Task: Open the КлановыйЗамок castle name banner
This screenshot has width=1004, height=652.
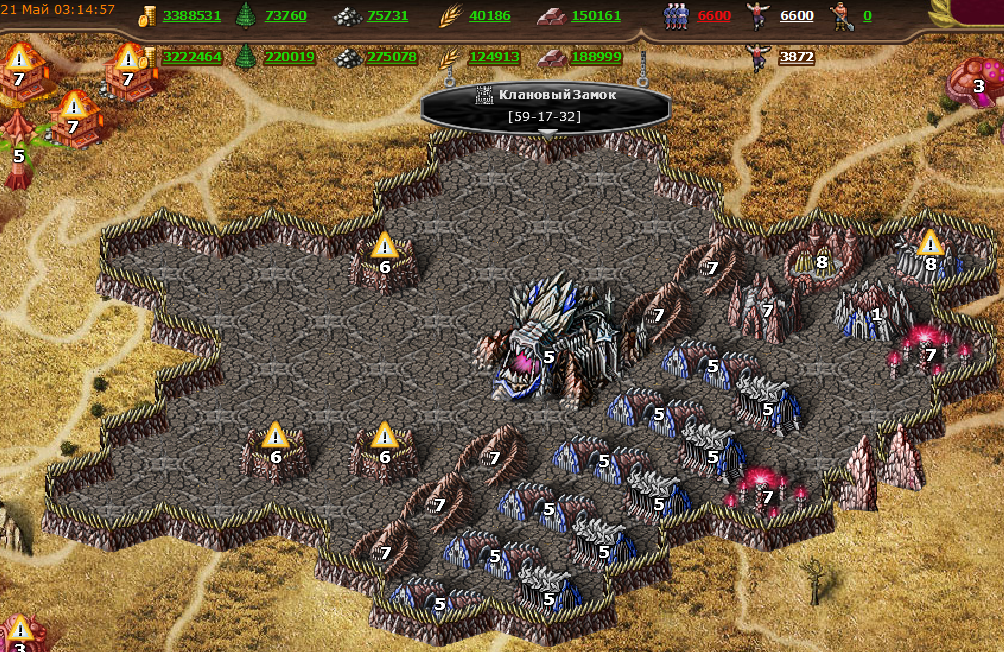Action: click(x=546, y=96)
